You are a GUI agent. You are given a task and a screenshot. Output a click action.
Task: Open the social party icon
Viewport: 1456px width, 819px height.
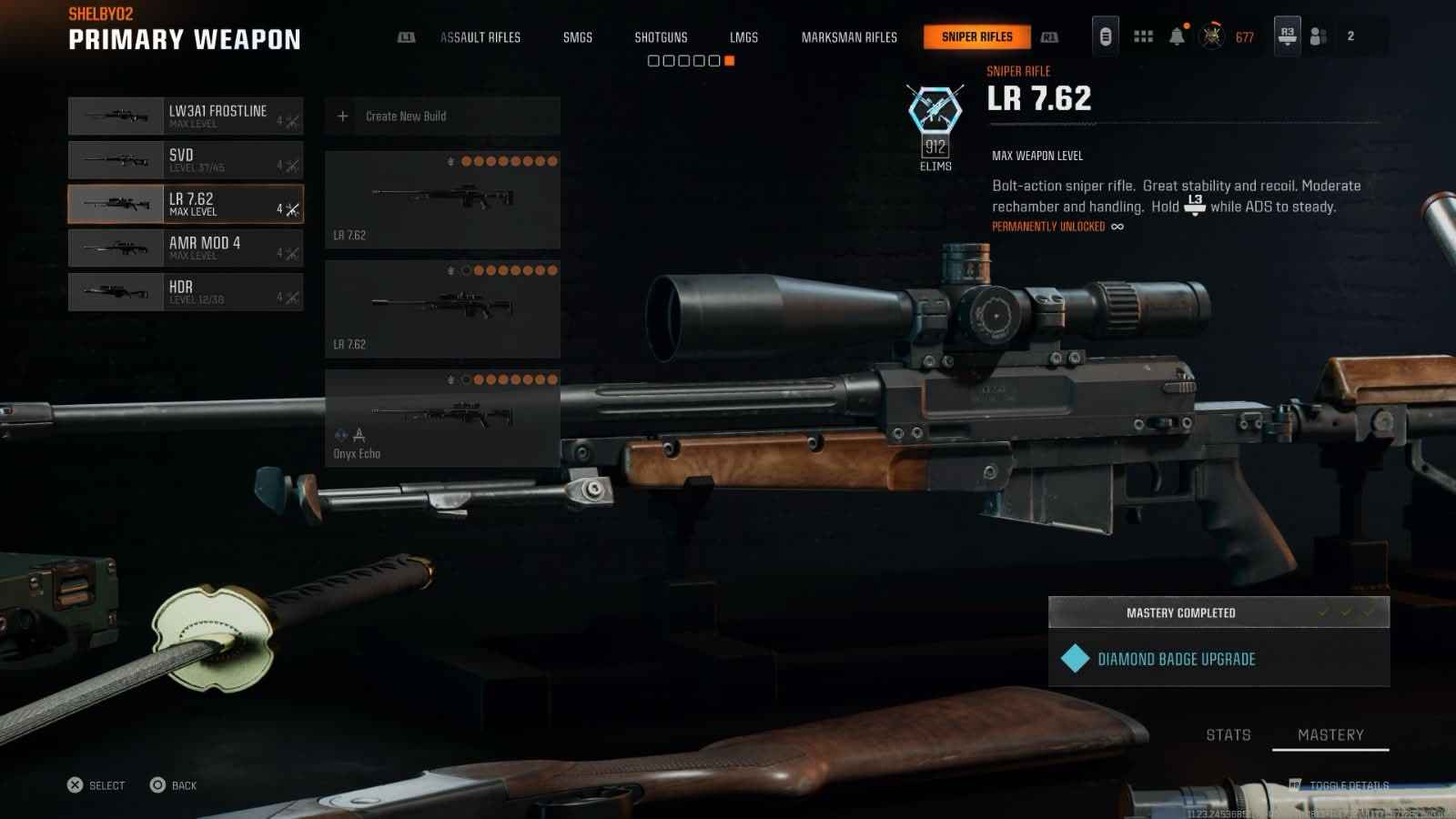point(1318,36)
